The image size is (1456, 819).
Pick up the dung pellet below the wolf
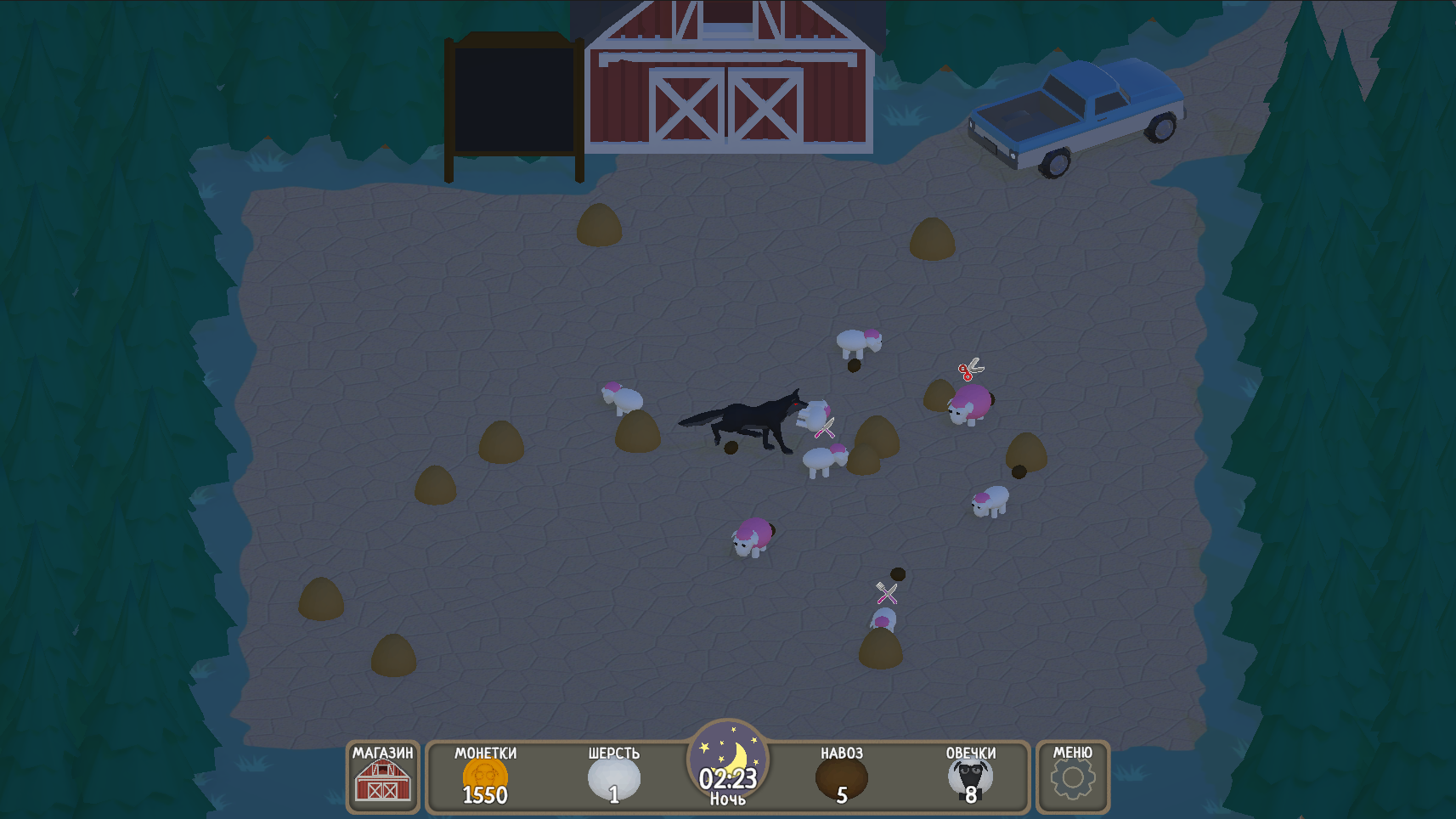coord(732,449)
